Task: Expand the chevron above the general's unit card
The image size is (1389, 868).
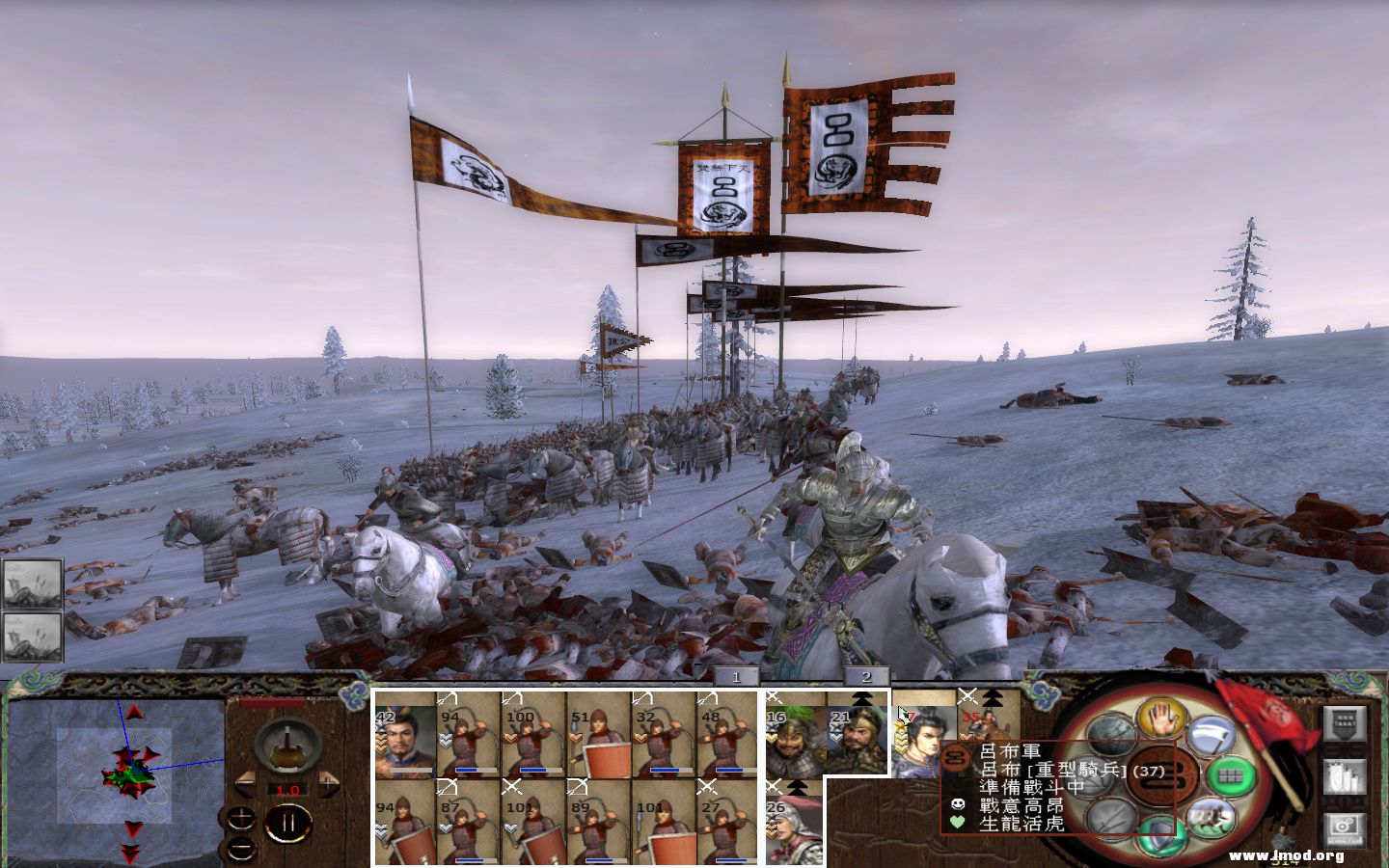Action: click(993, 697)
